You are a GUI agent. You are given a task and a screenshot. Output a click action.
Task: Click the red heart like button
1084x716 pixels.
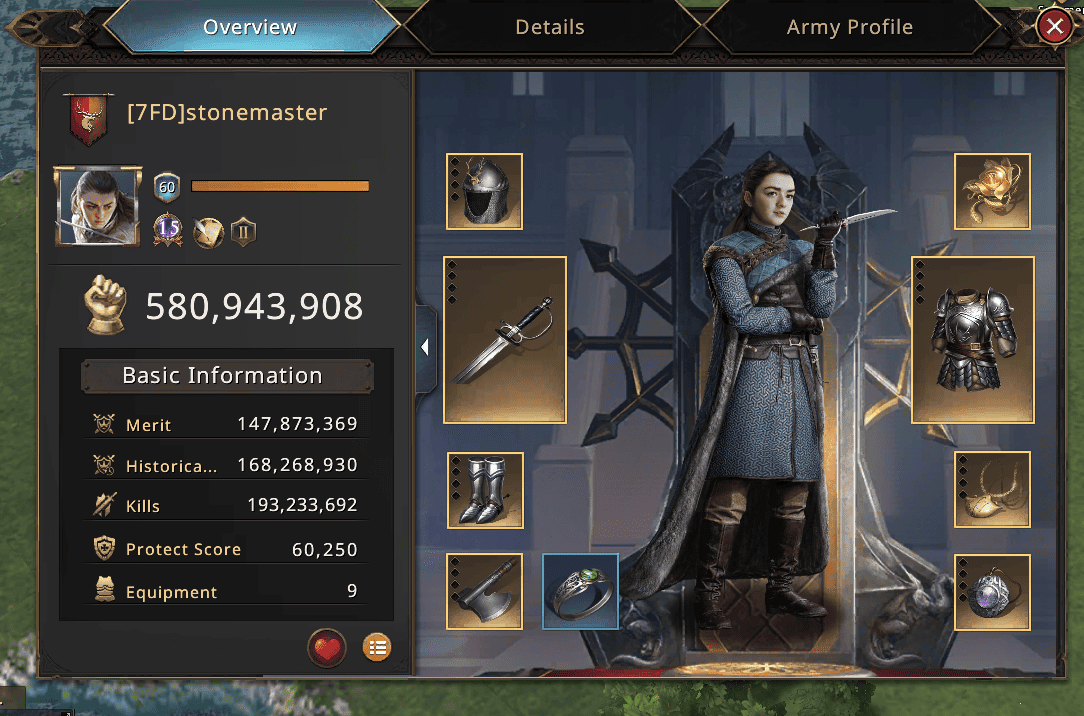click(x=327, y=648)
